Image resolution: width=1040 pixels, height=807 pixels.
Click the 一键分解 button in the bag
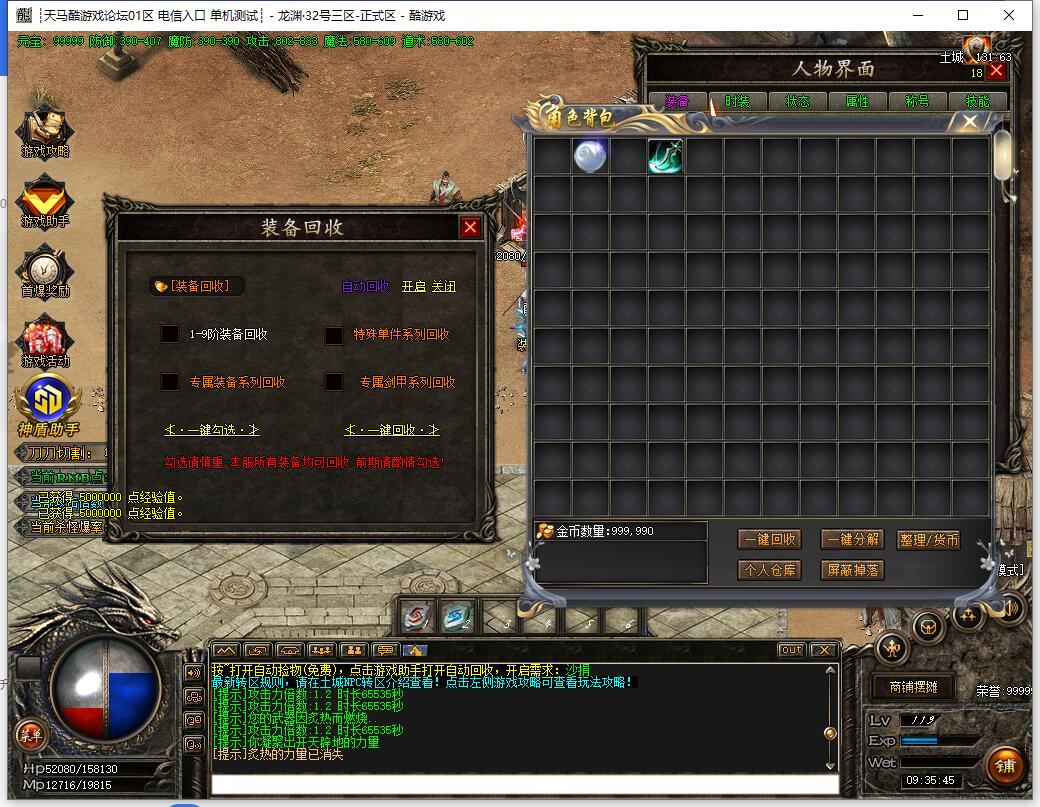(x=852, y=539)
